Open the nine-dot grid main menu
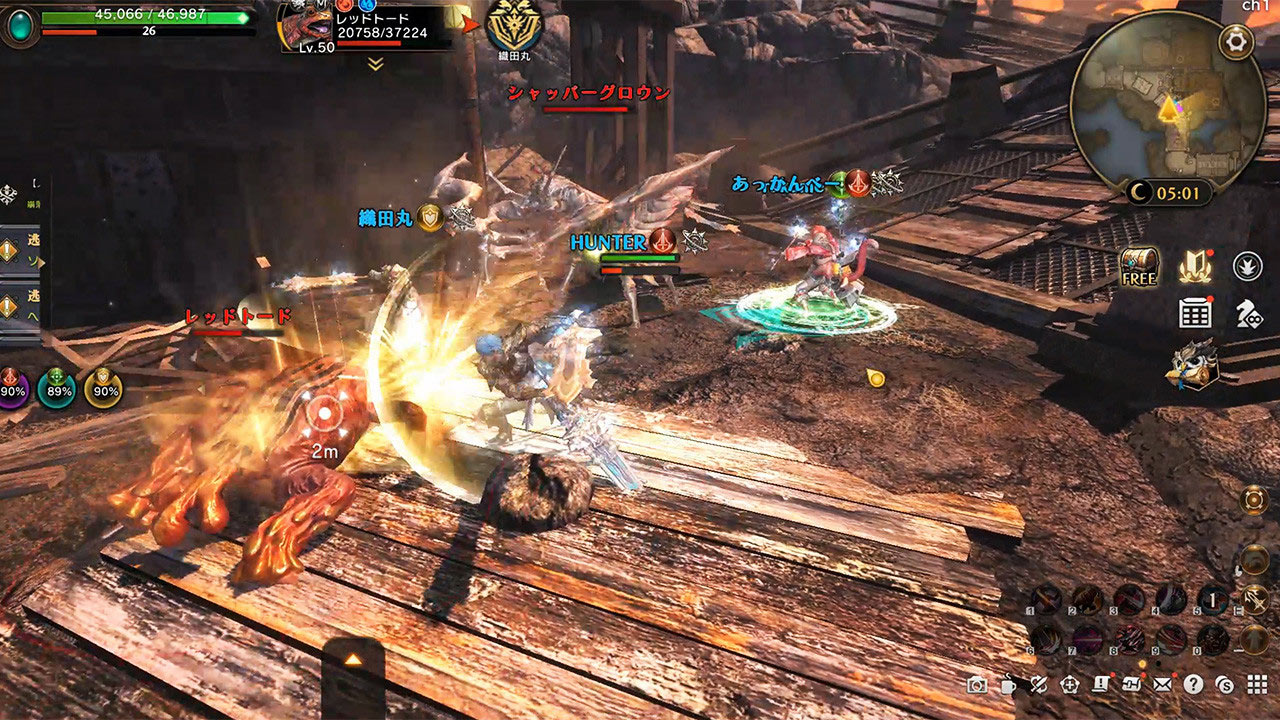This screenshot has height=720, width=1280. click(x=1256, y=685)
